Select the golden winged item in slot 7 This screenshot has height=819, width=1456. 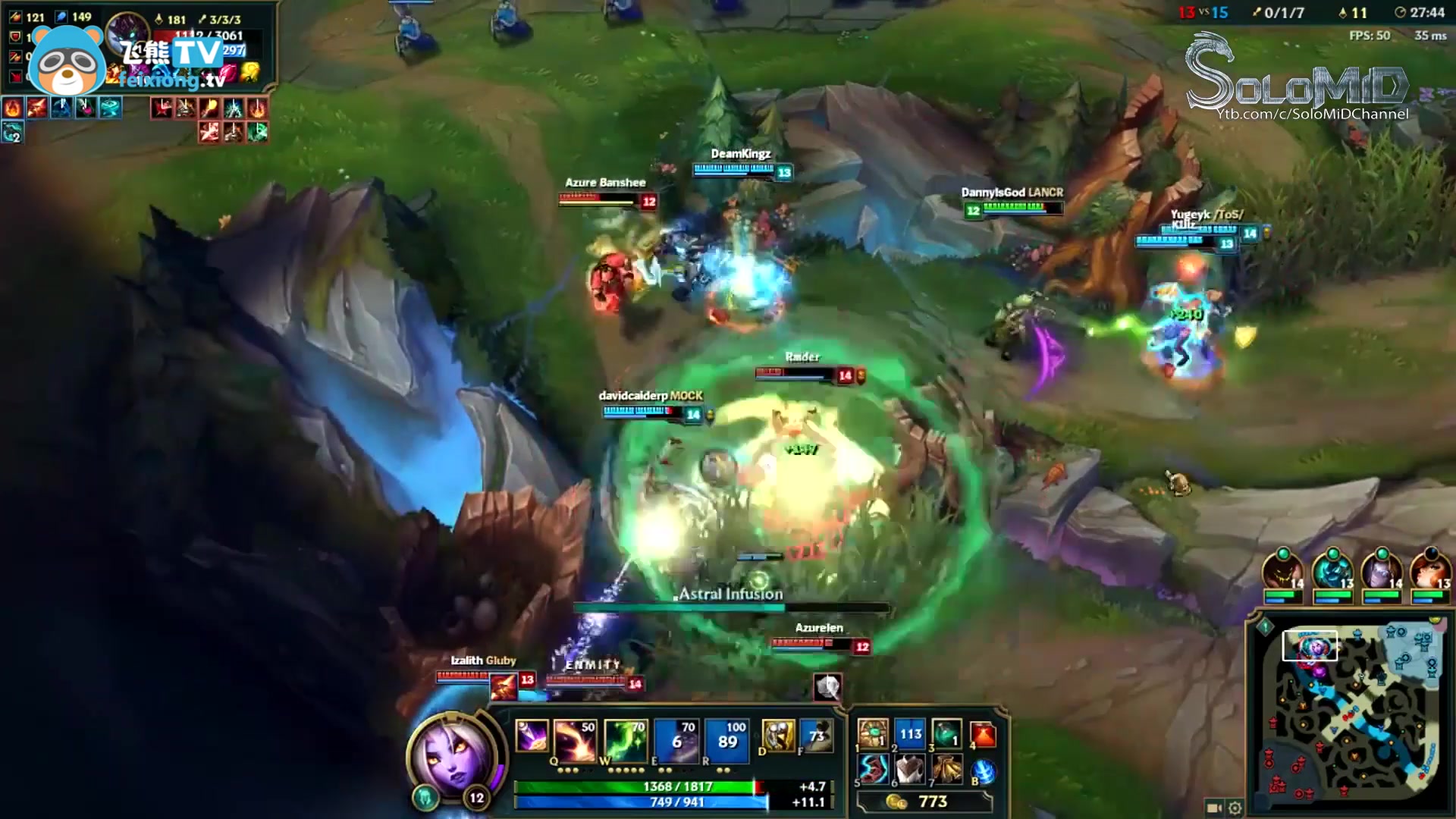[946, 770]
